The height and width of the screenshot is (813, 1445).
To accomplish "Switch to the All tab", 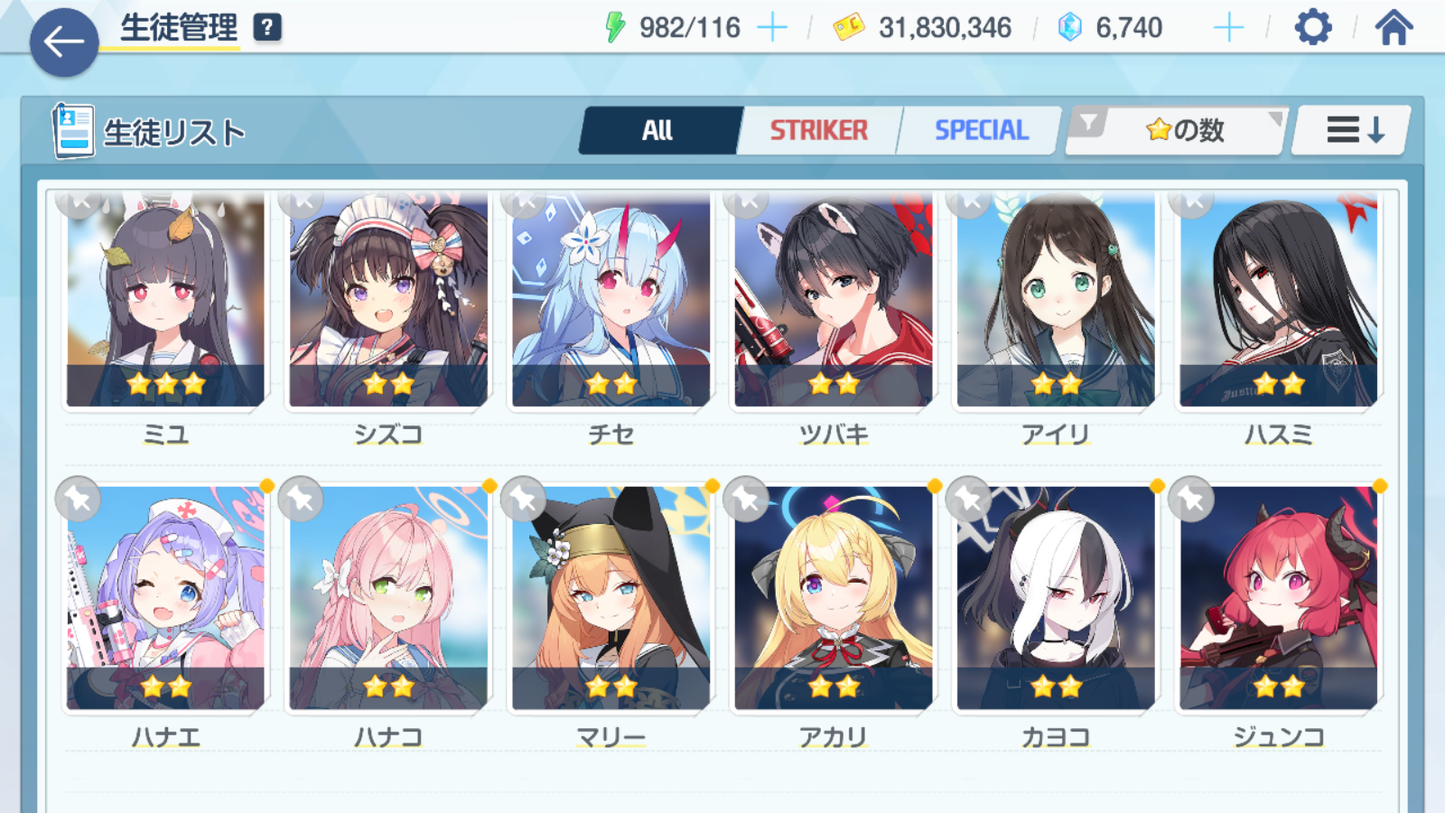I will (657, 131).
